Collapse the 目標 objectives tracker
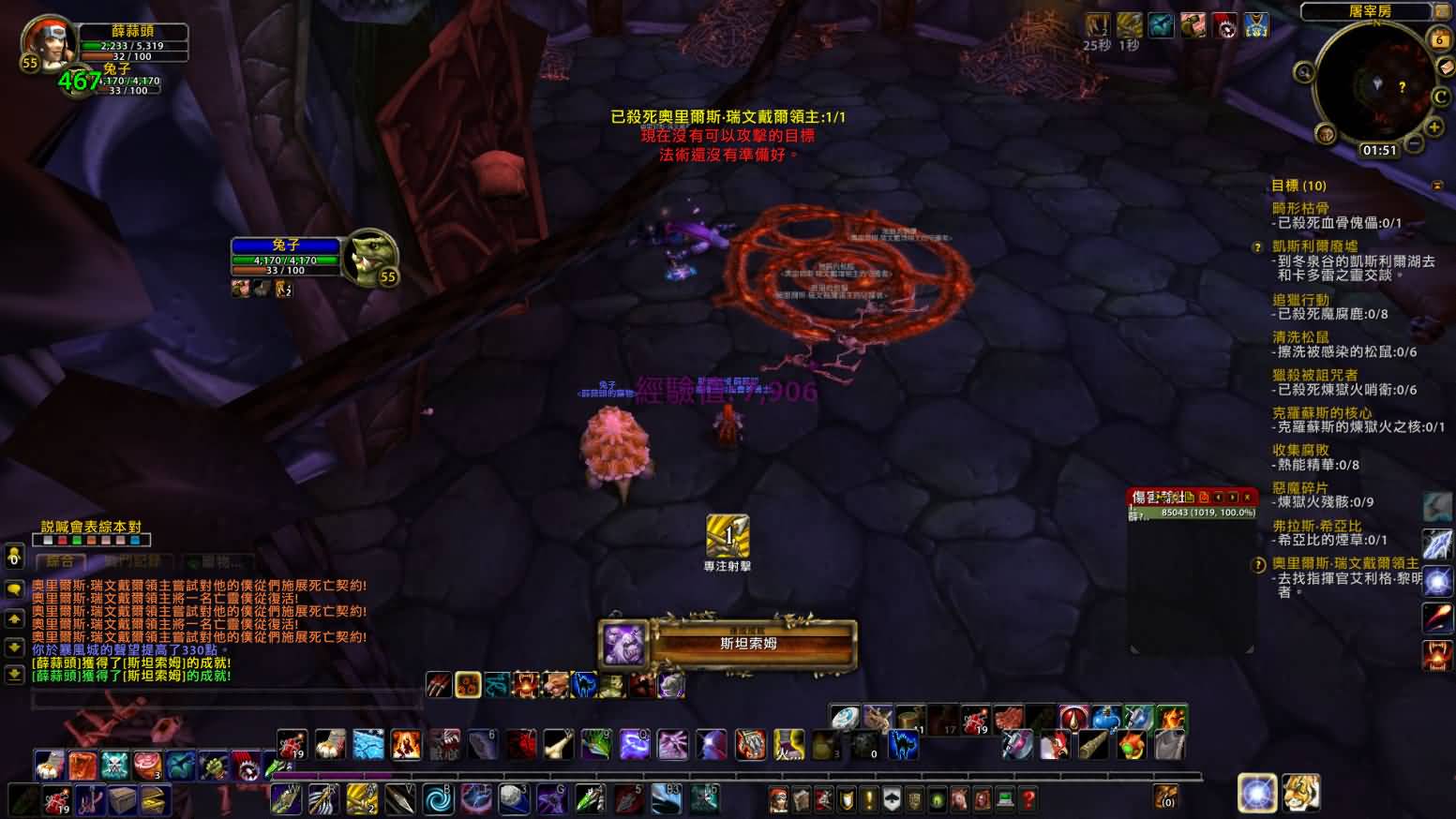The width and height of the screenshot is (1456, 819). [x=1437, y=186]
